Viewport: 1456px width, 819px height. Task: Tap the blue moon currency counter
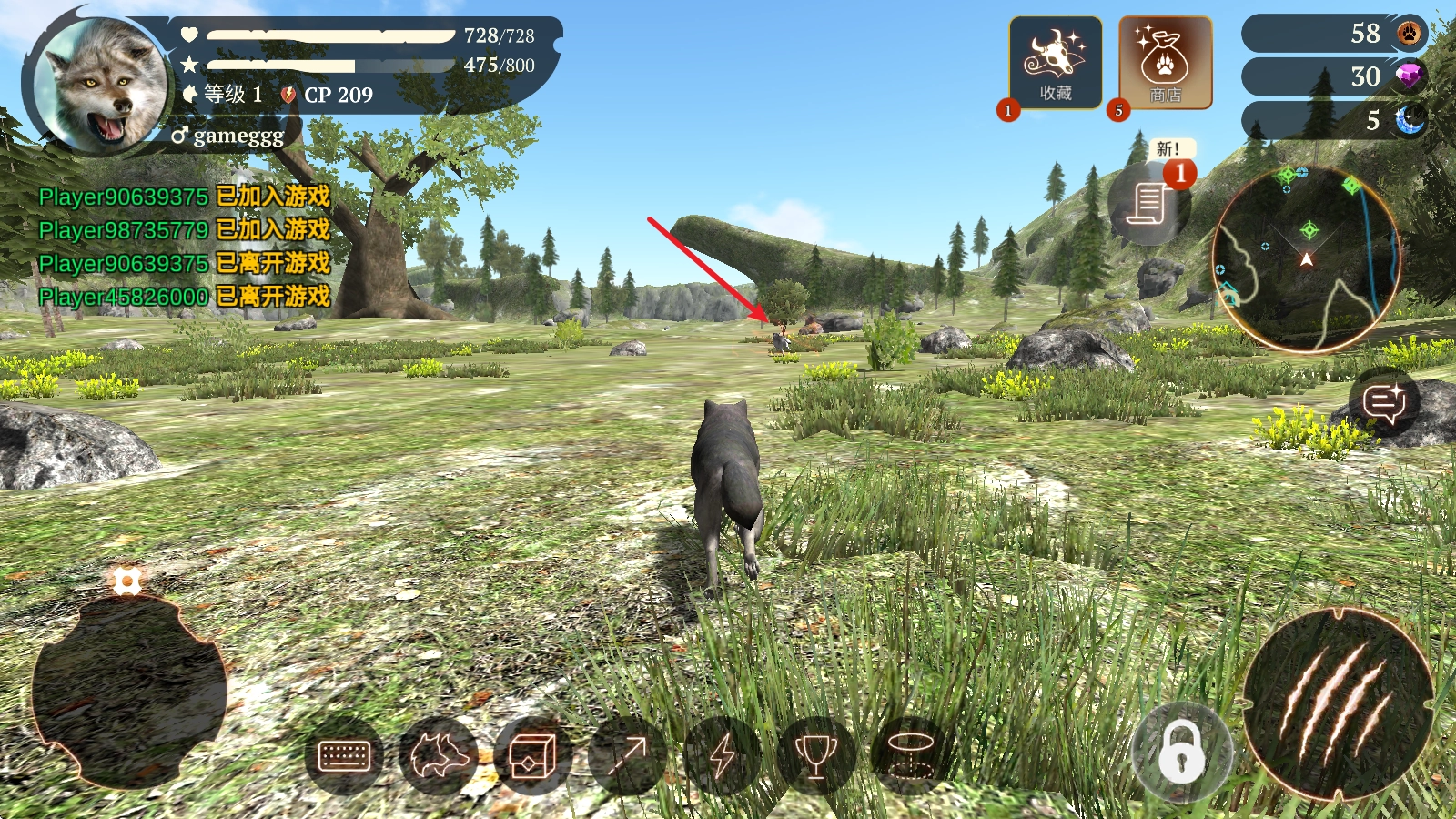(x=1333, y=120)
